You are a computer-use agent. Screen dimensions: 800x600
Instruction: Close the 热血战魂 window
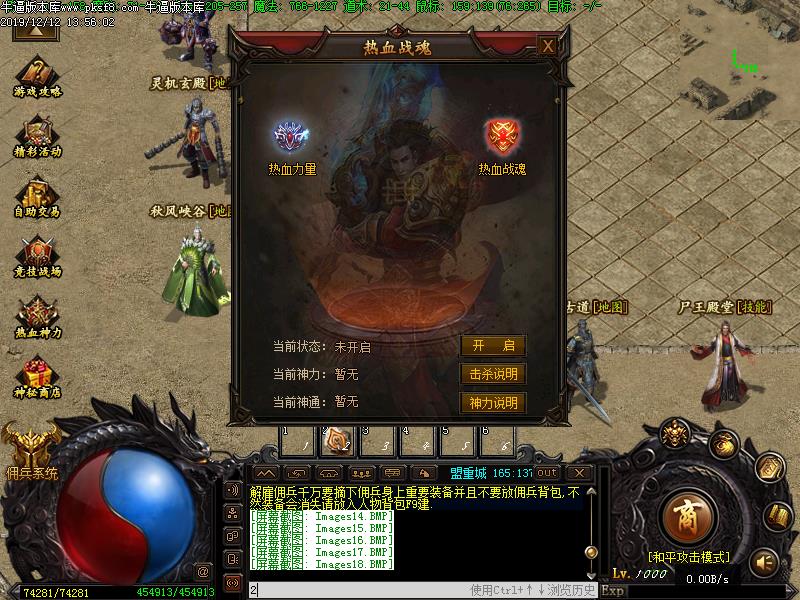click(x=547, y=46)
